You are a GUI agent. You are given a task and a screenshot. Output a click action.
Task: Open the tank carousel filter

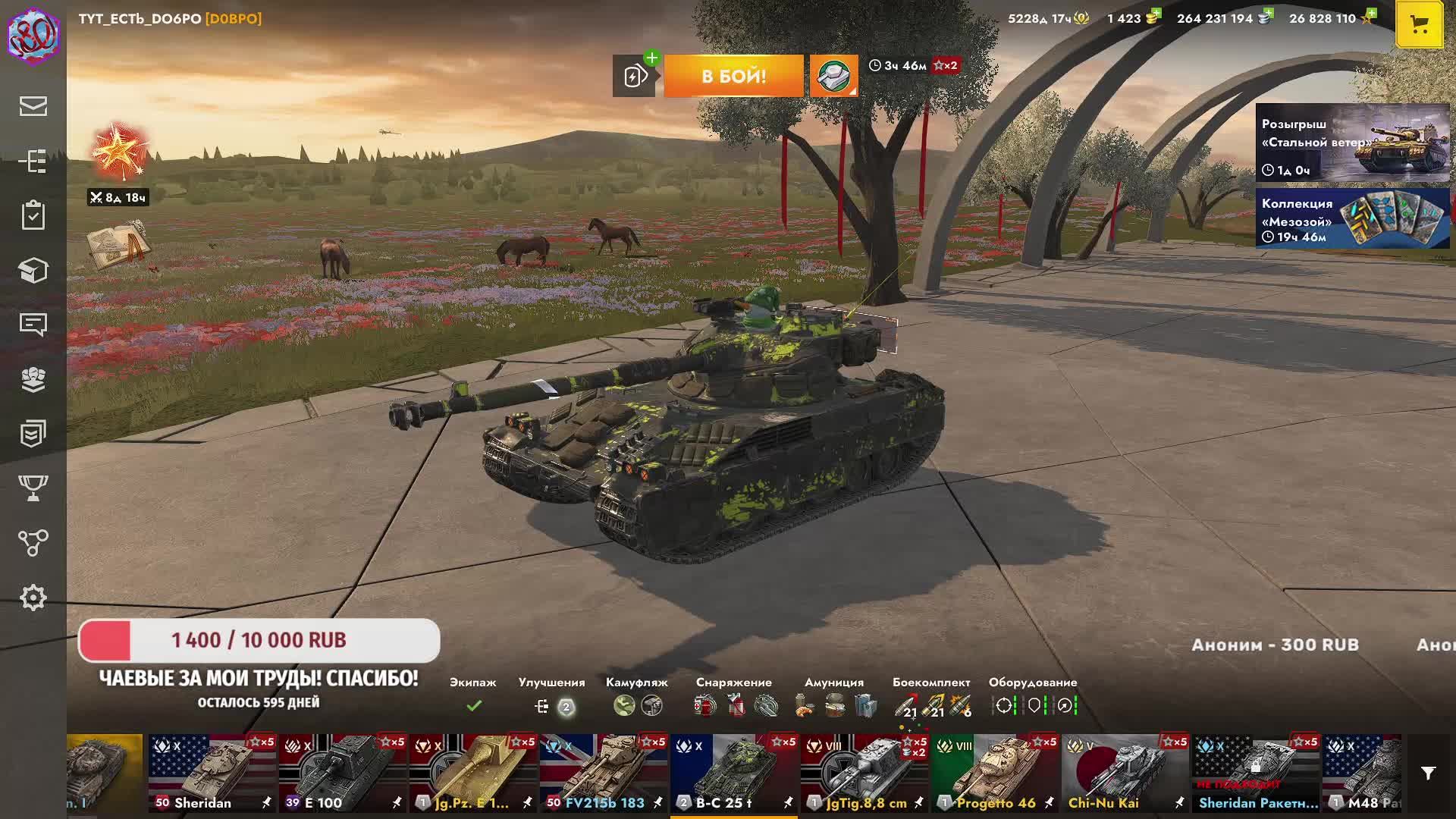click(1428, 773)
